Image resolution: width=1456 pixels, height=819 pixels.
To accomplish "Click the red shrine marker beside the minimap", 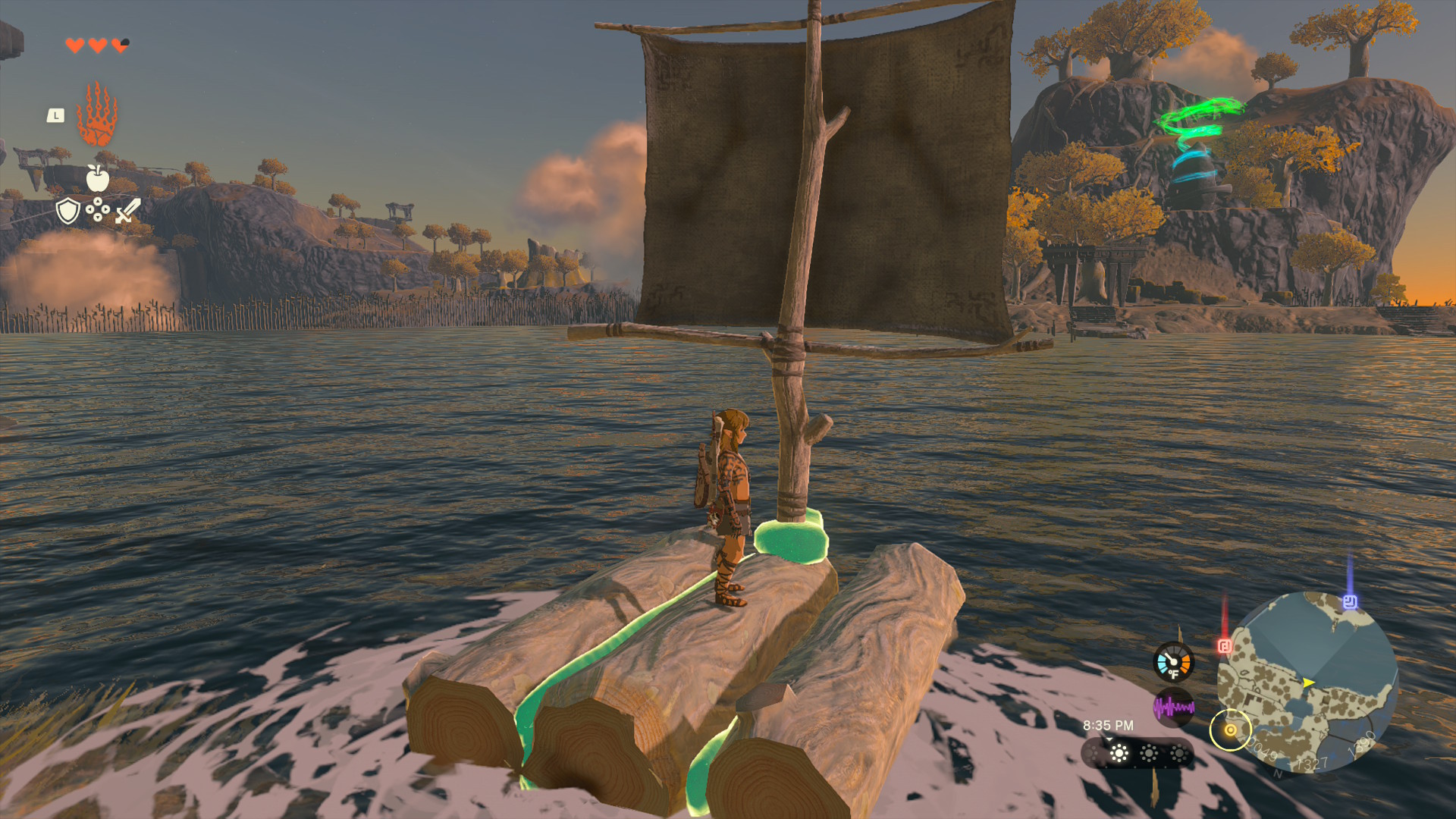I will [x=1225, y=645].
